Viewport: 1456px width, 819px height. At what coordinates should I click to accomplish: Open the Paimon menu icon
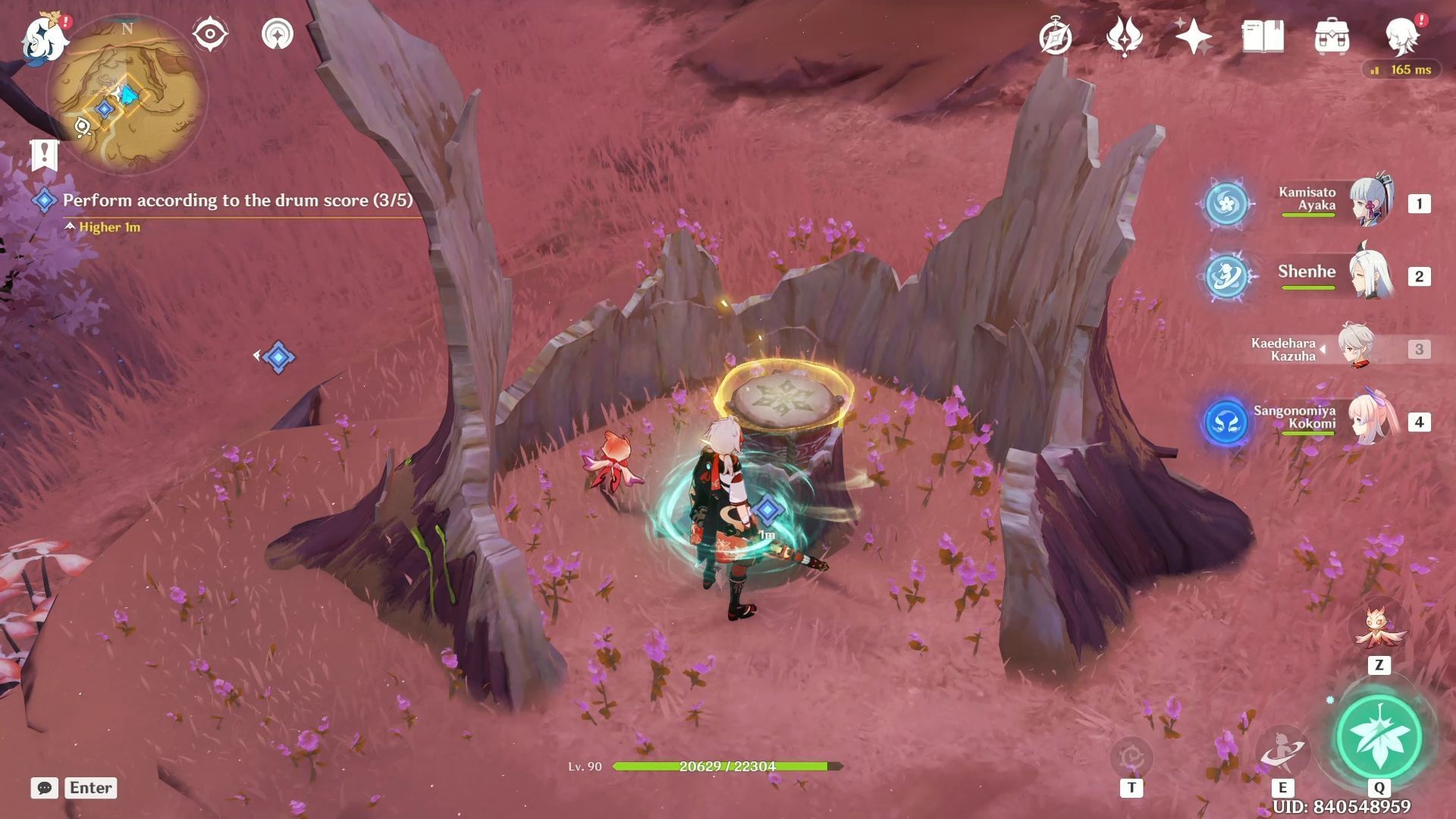click(44, 36)
